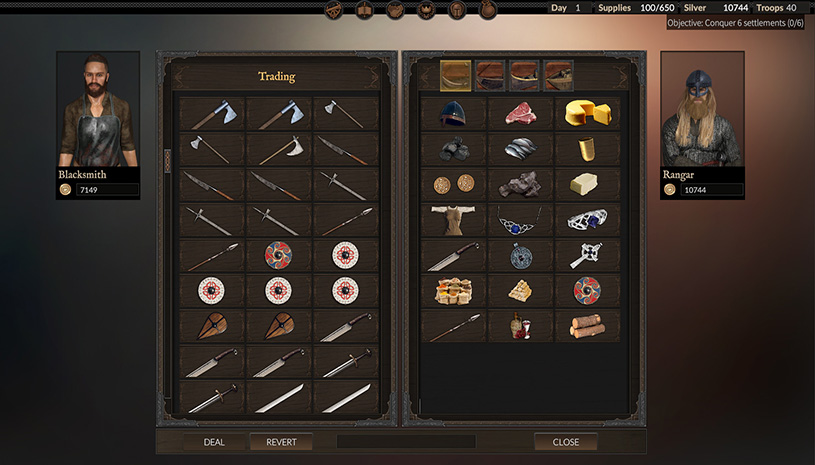Pick the raw meat item slot
Image resolution: width=815 pixels, height=465 pixels.
click(x=520, y=113)
